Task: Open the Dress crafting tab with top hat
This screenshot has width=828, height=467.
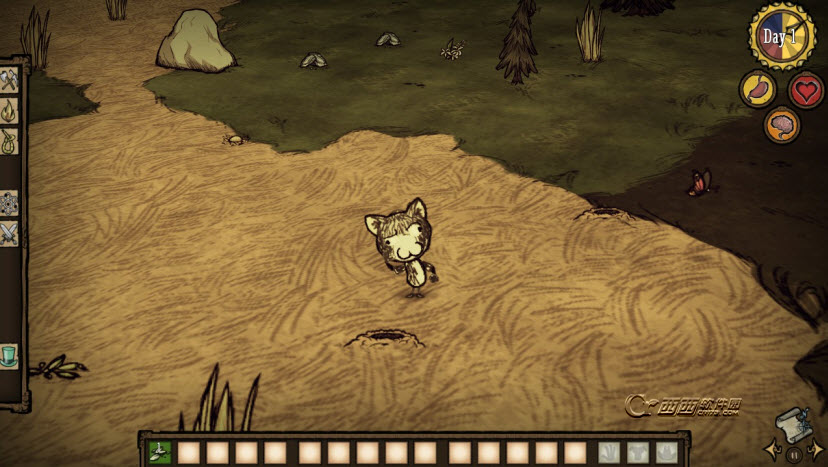Action: 9,355
